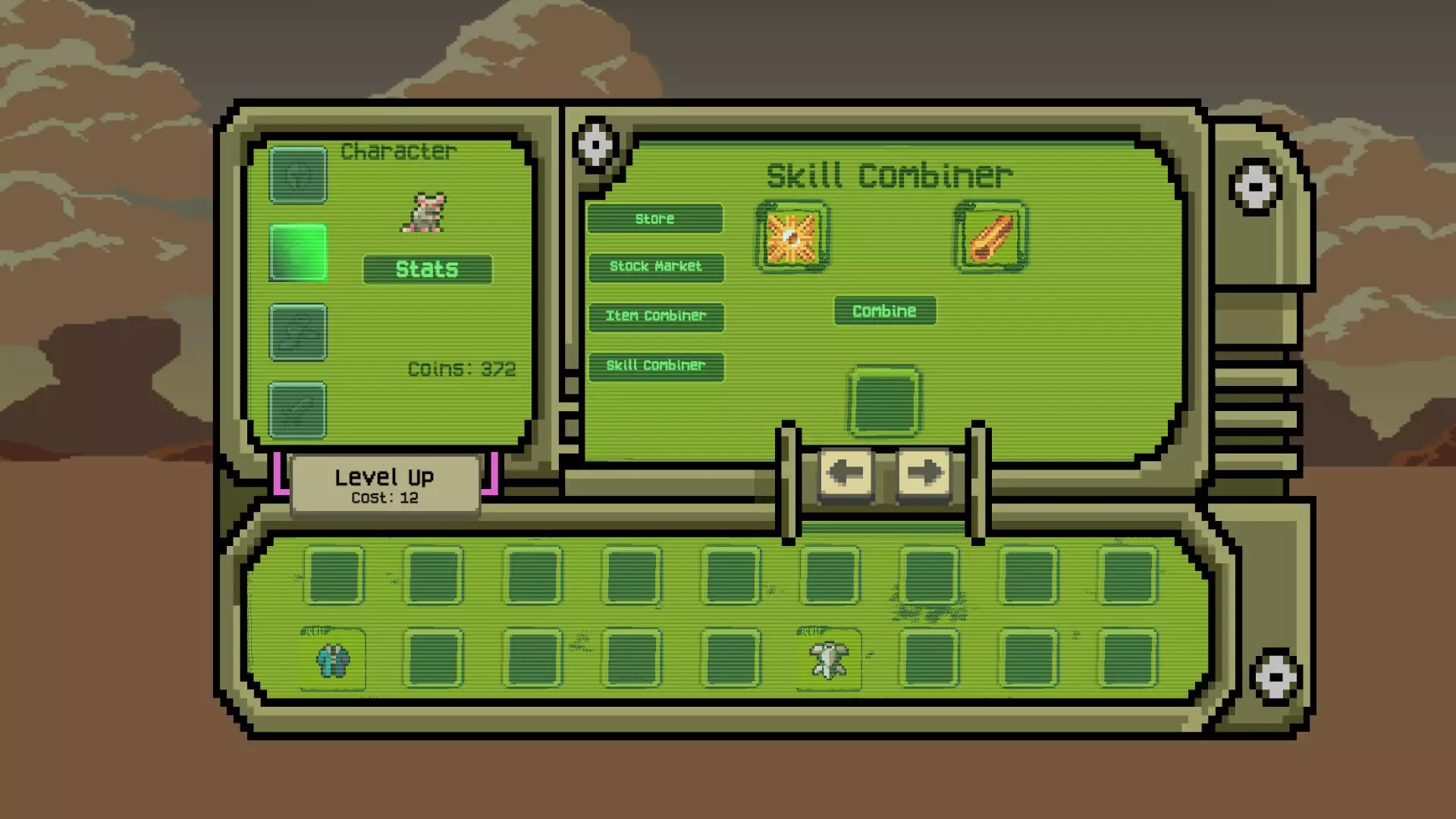Click the Combine button
The image size is (1456, 819).
pyautogui.click(x=884, y=311)
